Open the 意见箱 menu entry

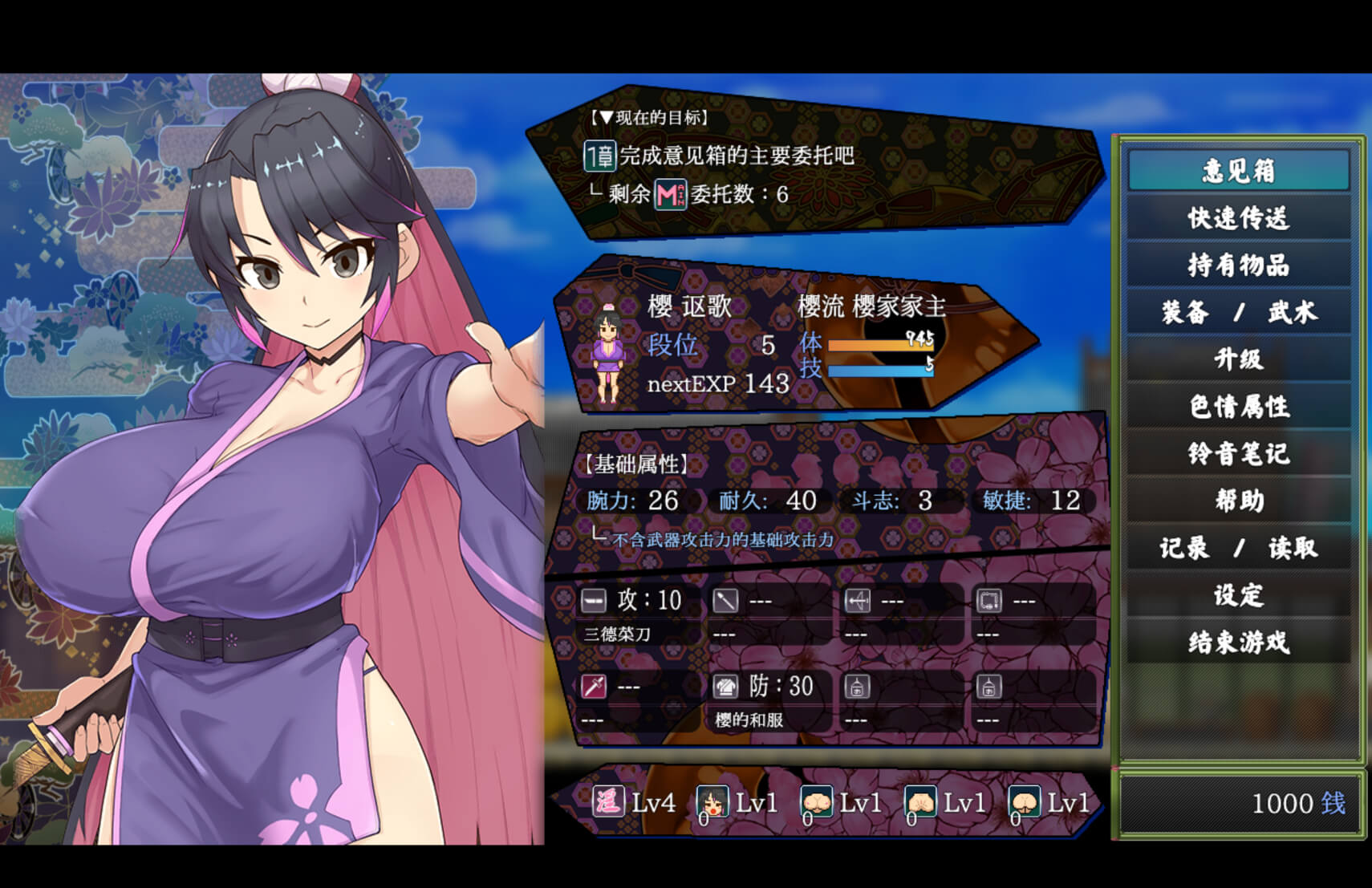(1238, 171)
